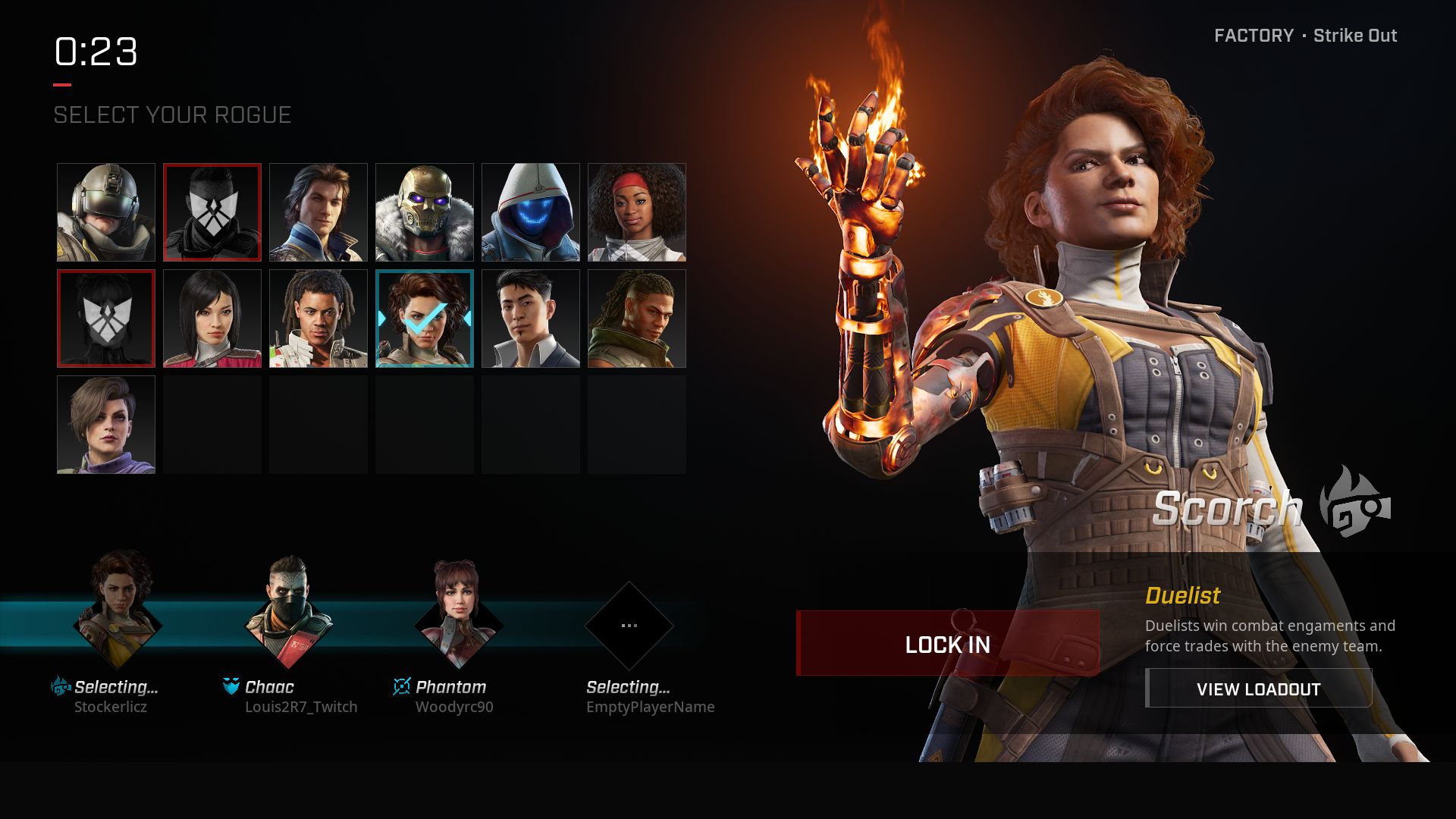
Task: Choose the gold skull mask rogue
Action: (x=425, y=212)
